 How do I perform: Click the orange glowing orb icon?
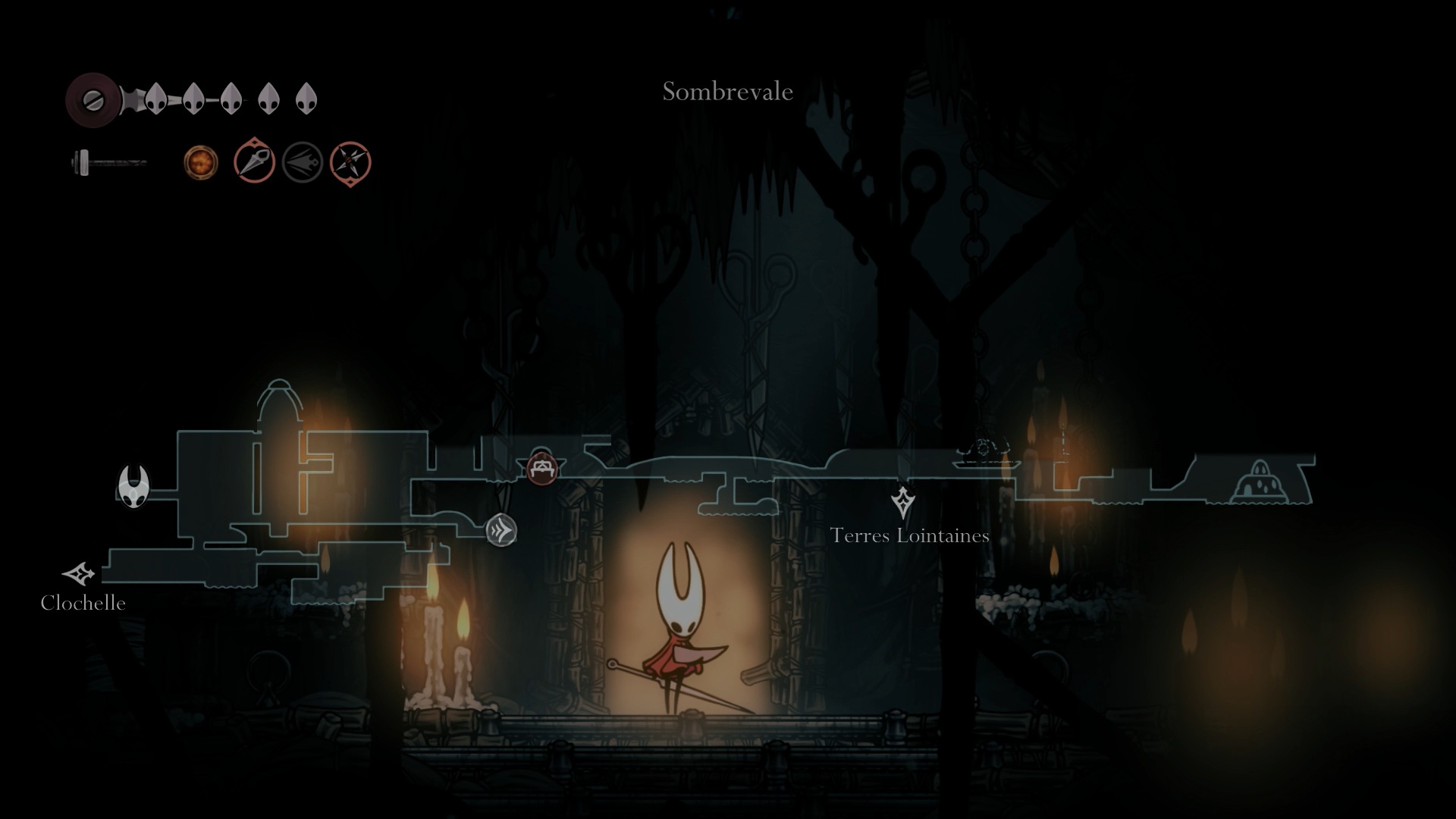201,163
